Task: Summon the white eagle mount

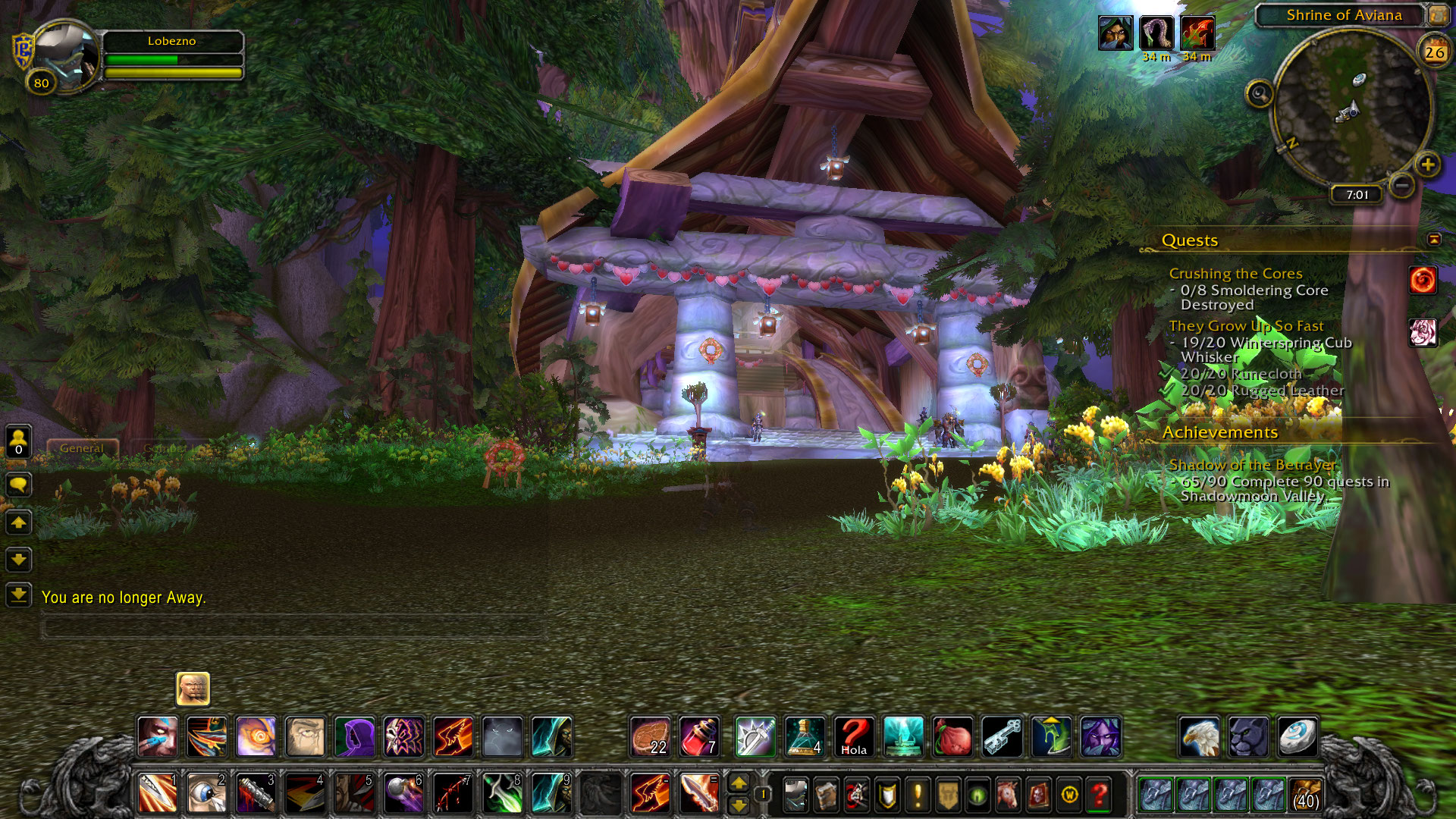Action: (x=1200, y=736)
